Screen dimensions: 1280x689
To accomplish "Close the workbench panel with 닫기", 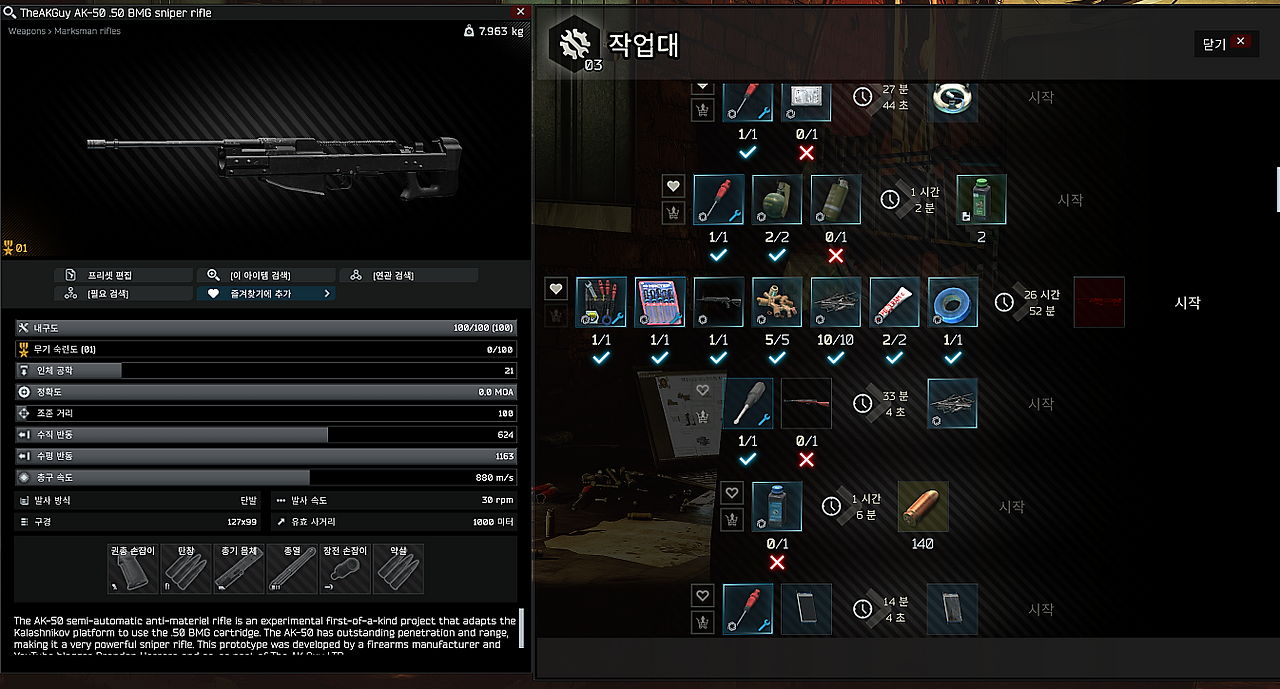I will tap(1226, 43).
